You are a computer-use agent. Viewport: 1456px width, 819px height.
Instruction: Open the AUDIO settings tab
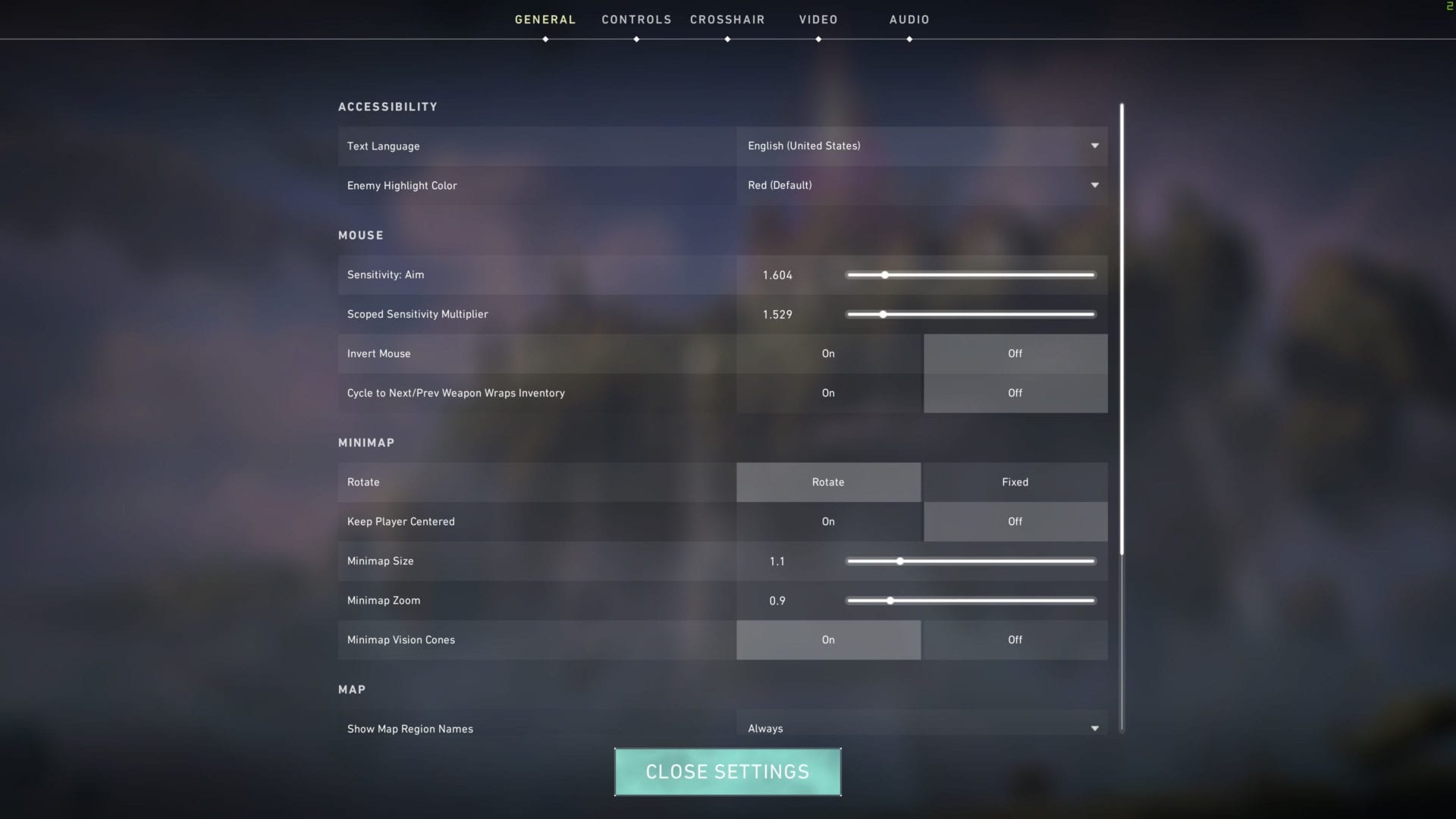(908, 19)
